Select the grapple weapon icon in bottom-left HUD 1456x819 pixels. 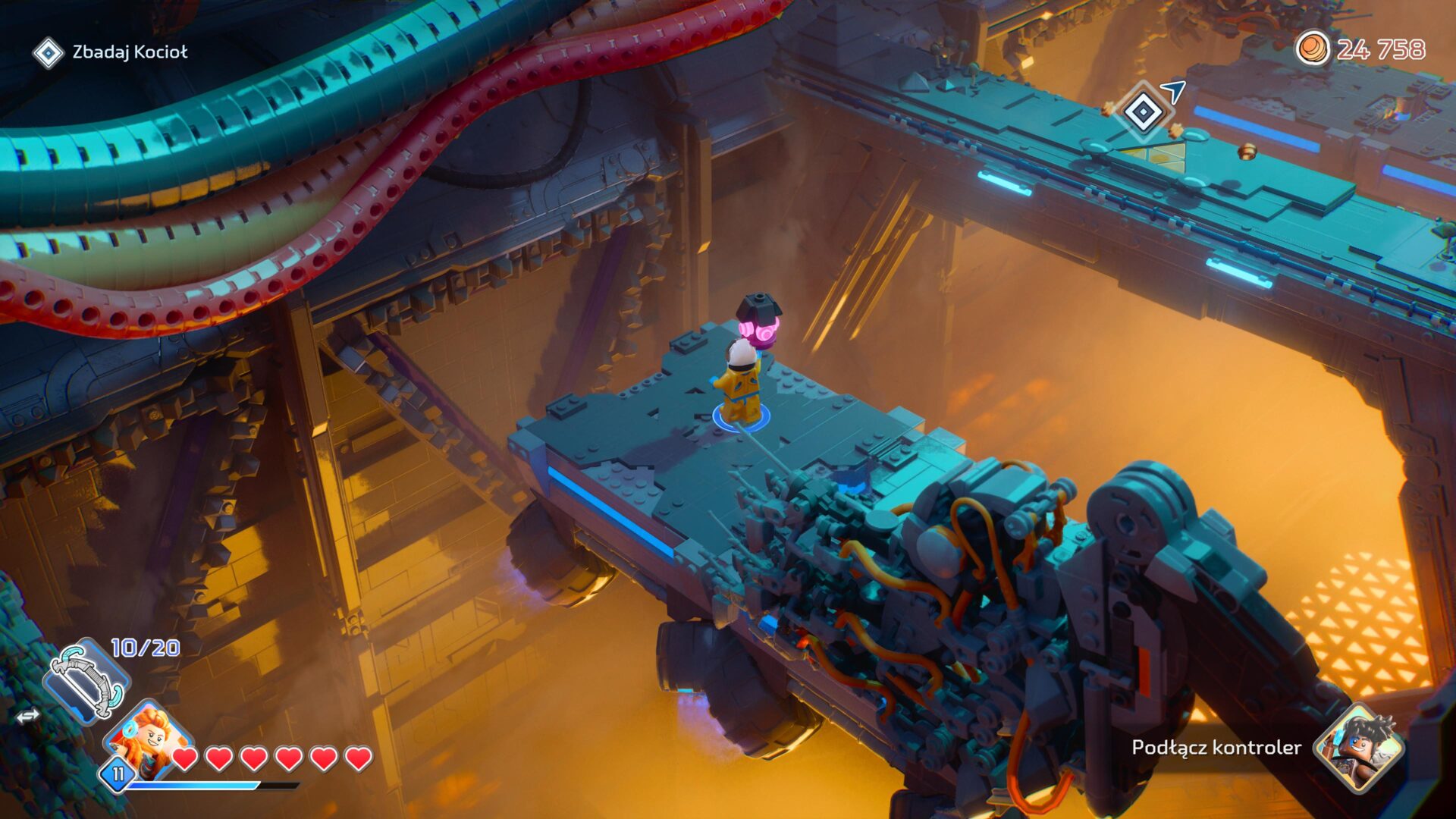point(86,681)
